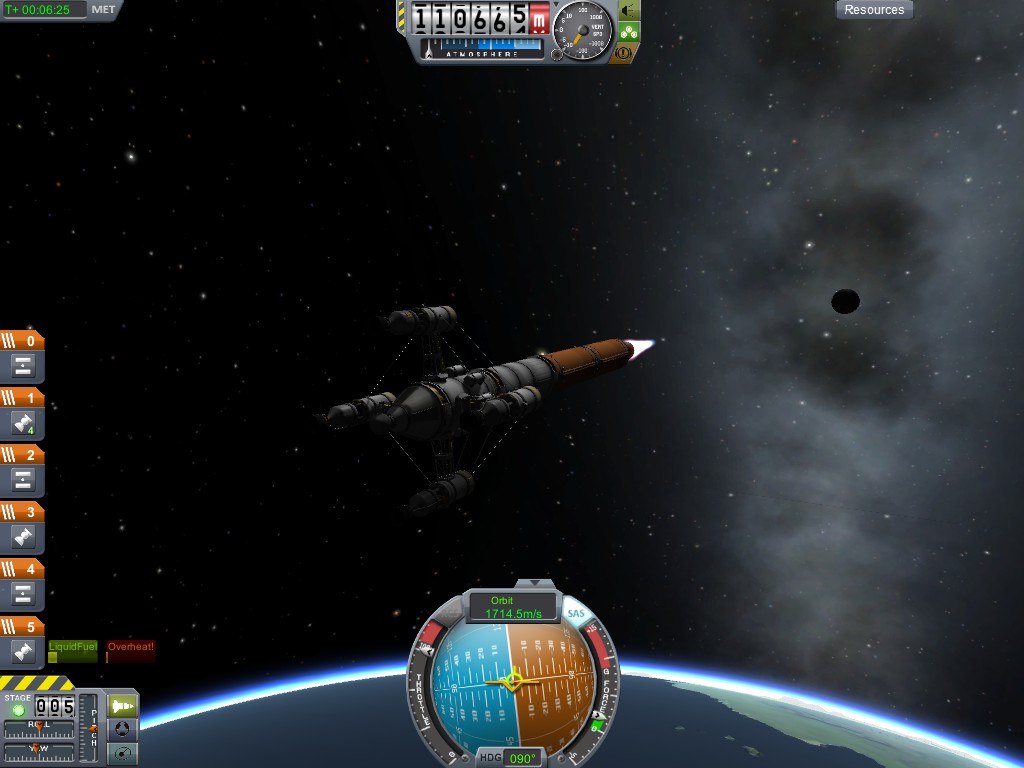Toggle the landing gear button
Screen dimensions: 1024x768
tap(629, 32)
